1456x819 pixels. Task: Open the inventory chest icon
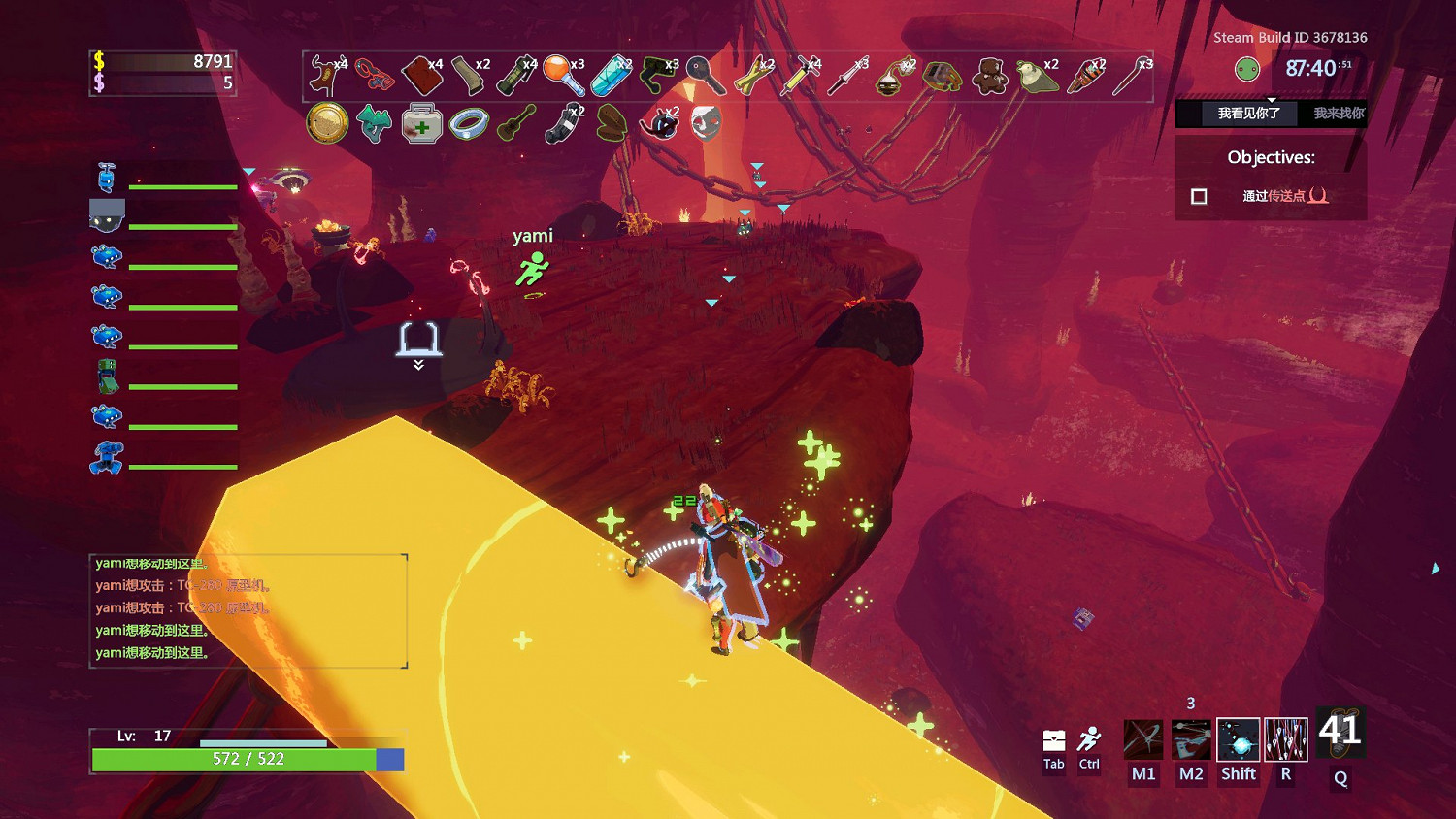pyautogui.click(x=1054, y=741)
